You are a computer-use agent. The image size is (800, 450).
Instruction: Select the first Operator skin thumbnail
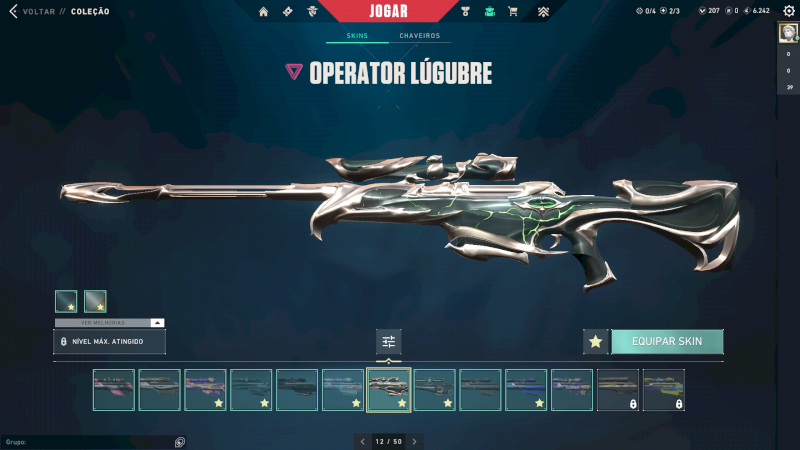[x=113, y=390]
